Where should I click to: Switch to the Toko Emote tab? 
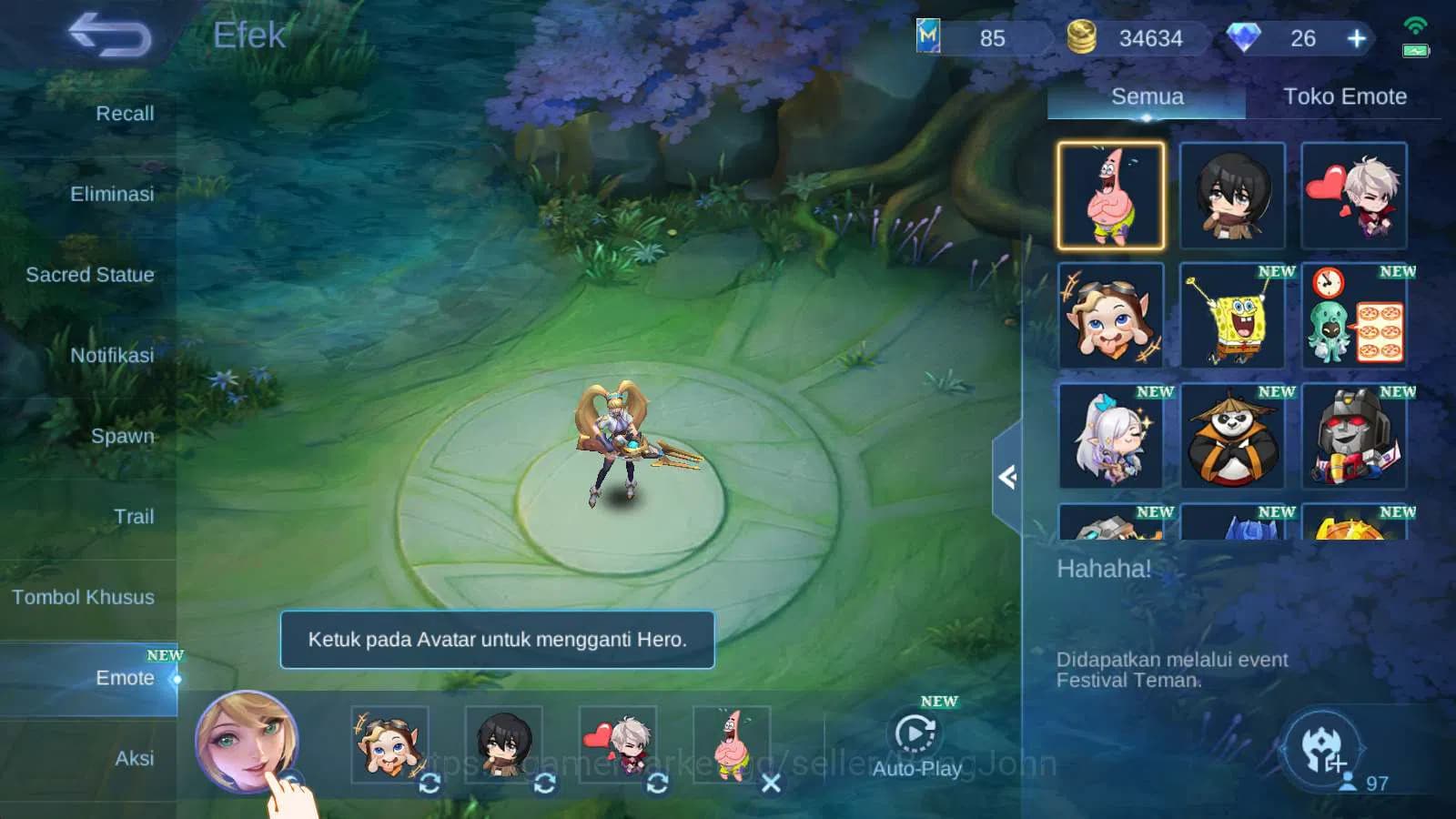(1344, 96)
